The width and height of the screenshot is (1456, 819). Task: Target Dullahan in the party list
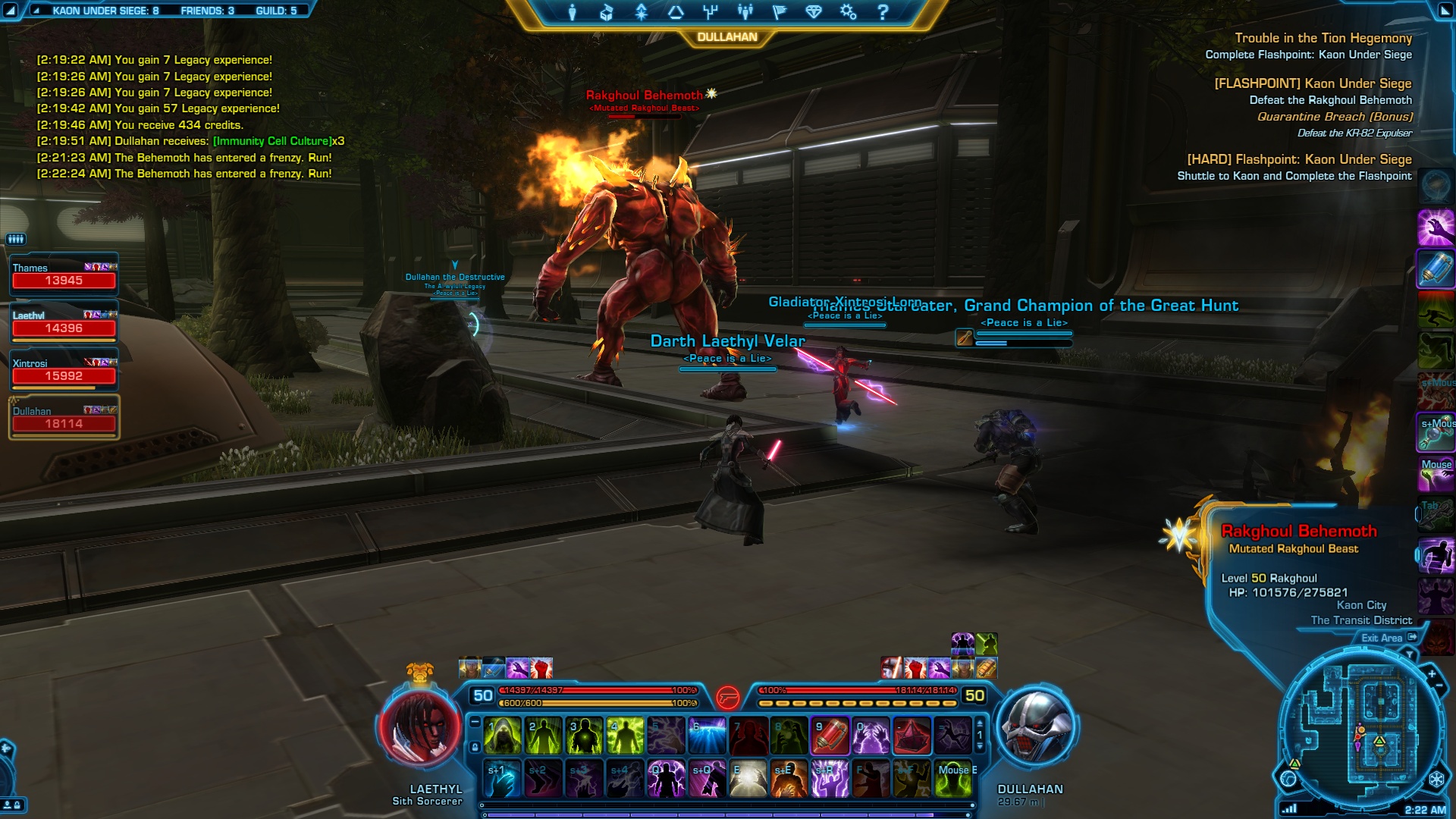pos(64,419)
